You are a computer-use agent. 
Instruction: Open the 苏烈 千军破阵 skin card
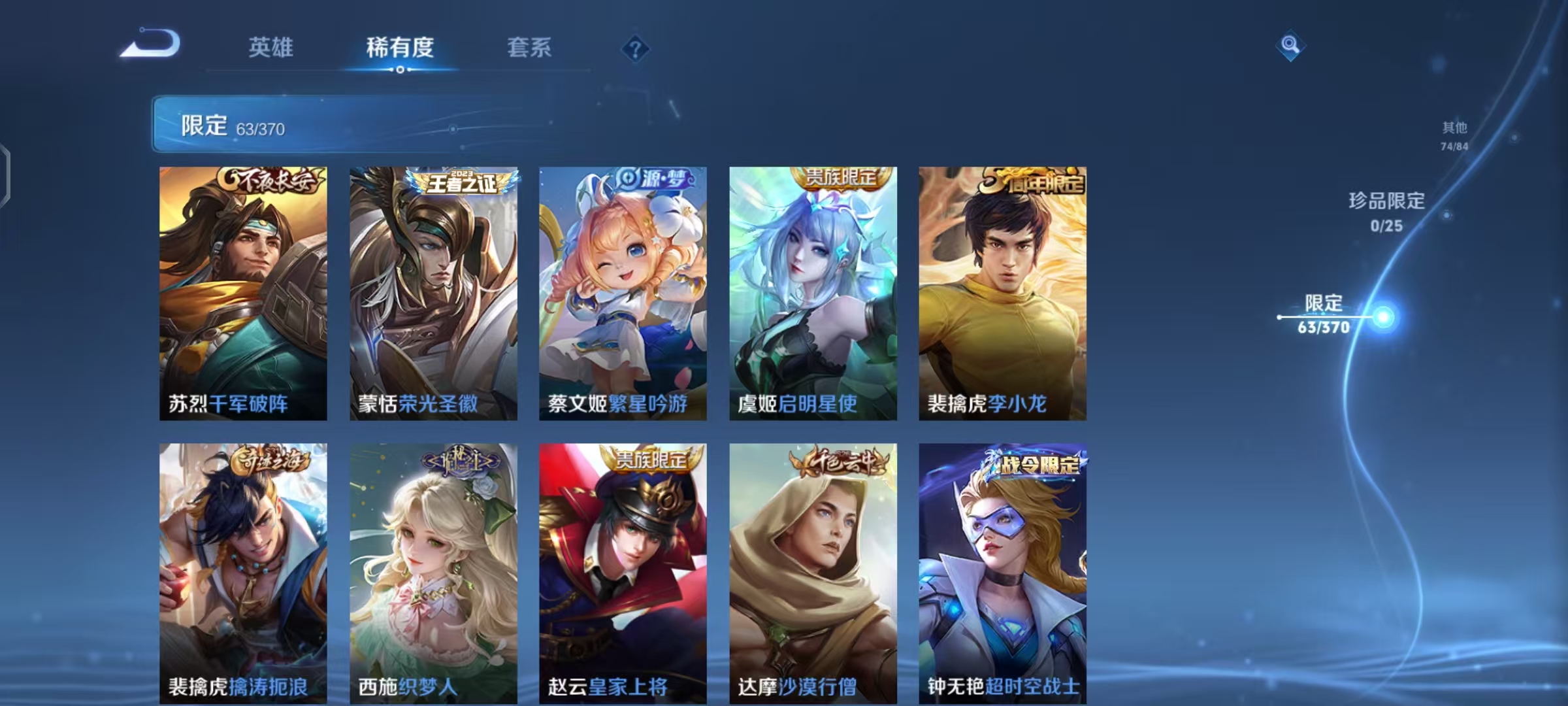click(244, 294)
